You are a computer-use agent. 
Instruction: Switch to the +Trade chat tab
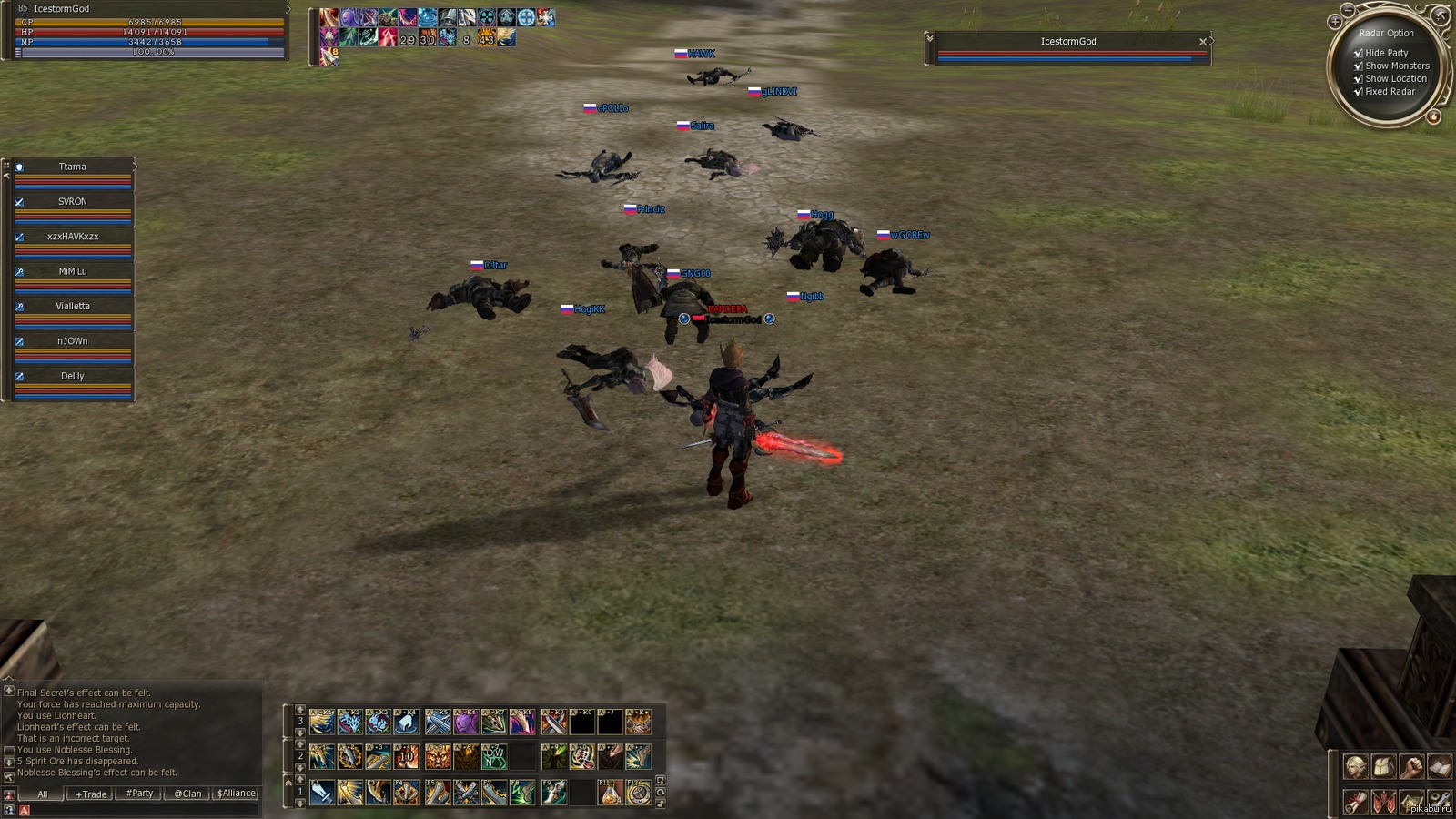tap(90, 794)
